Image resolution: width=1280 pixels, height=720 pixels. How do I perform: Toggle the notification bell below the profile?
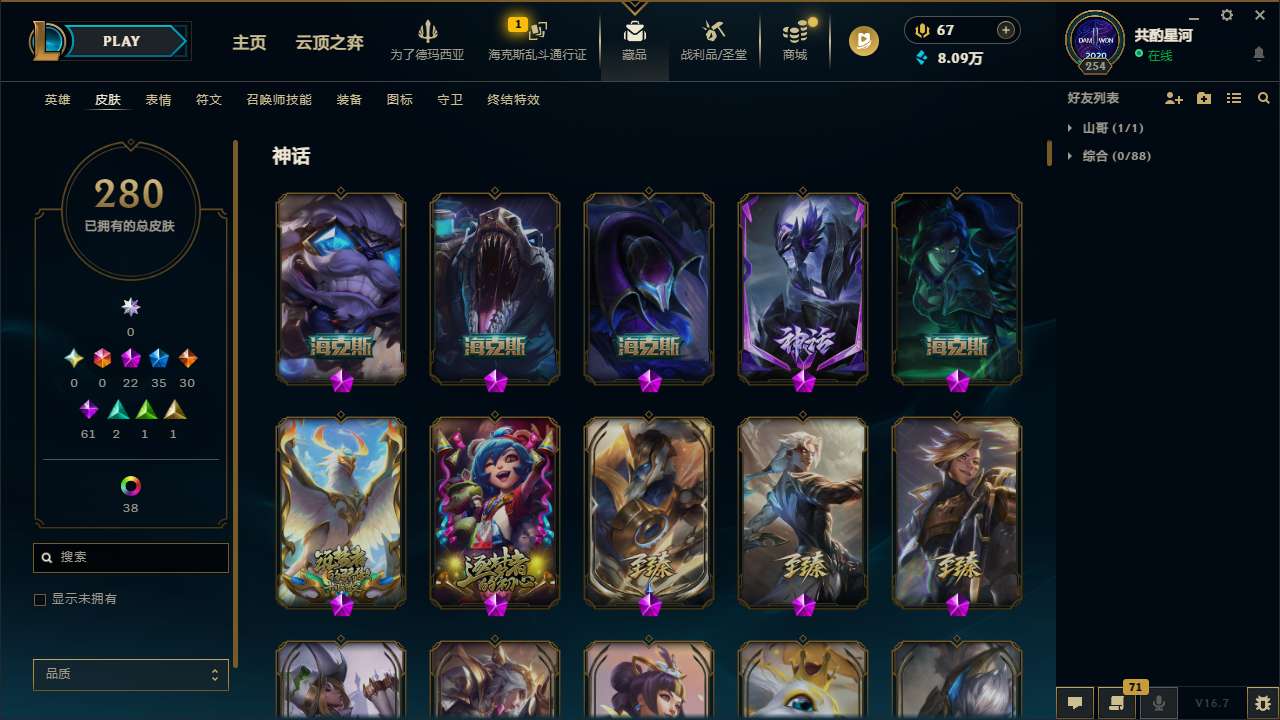point(1259,53)
